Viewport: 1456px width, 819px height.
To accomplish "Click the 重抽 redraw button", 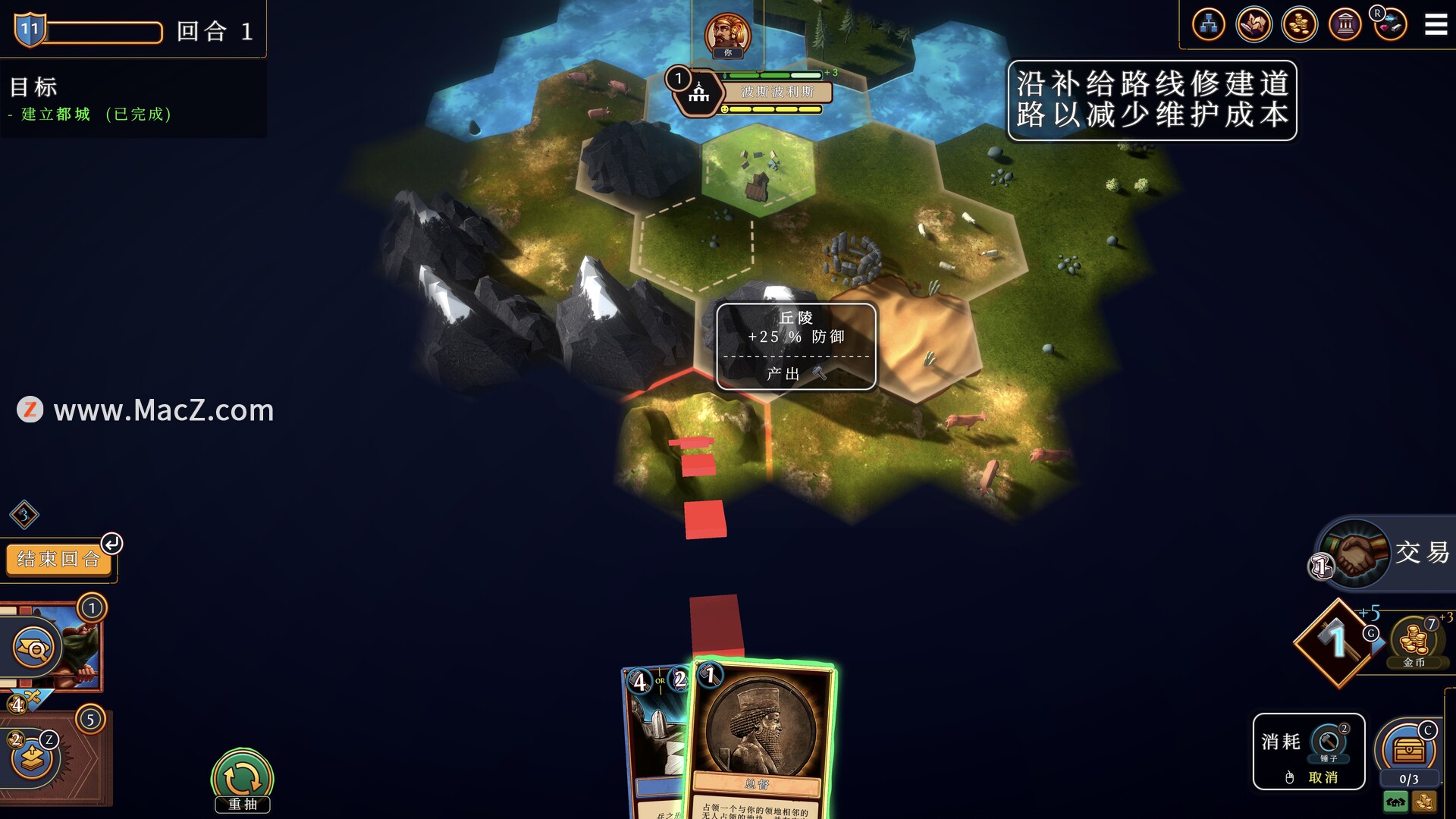I will click(242, 780).
